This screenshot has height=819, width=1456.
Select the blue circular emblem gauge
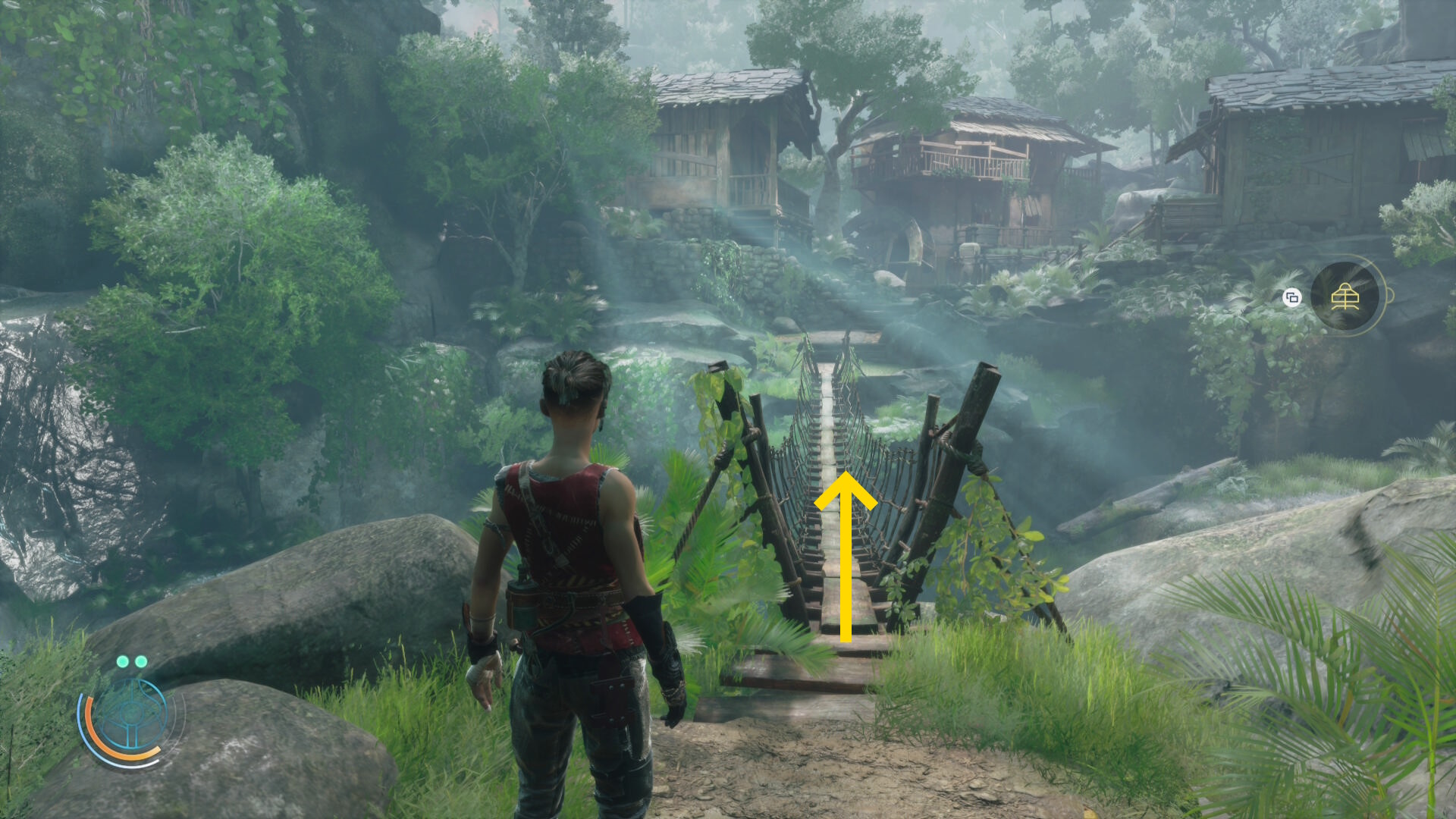coord(130,717)
